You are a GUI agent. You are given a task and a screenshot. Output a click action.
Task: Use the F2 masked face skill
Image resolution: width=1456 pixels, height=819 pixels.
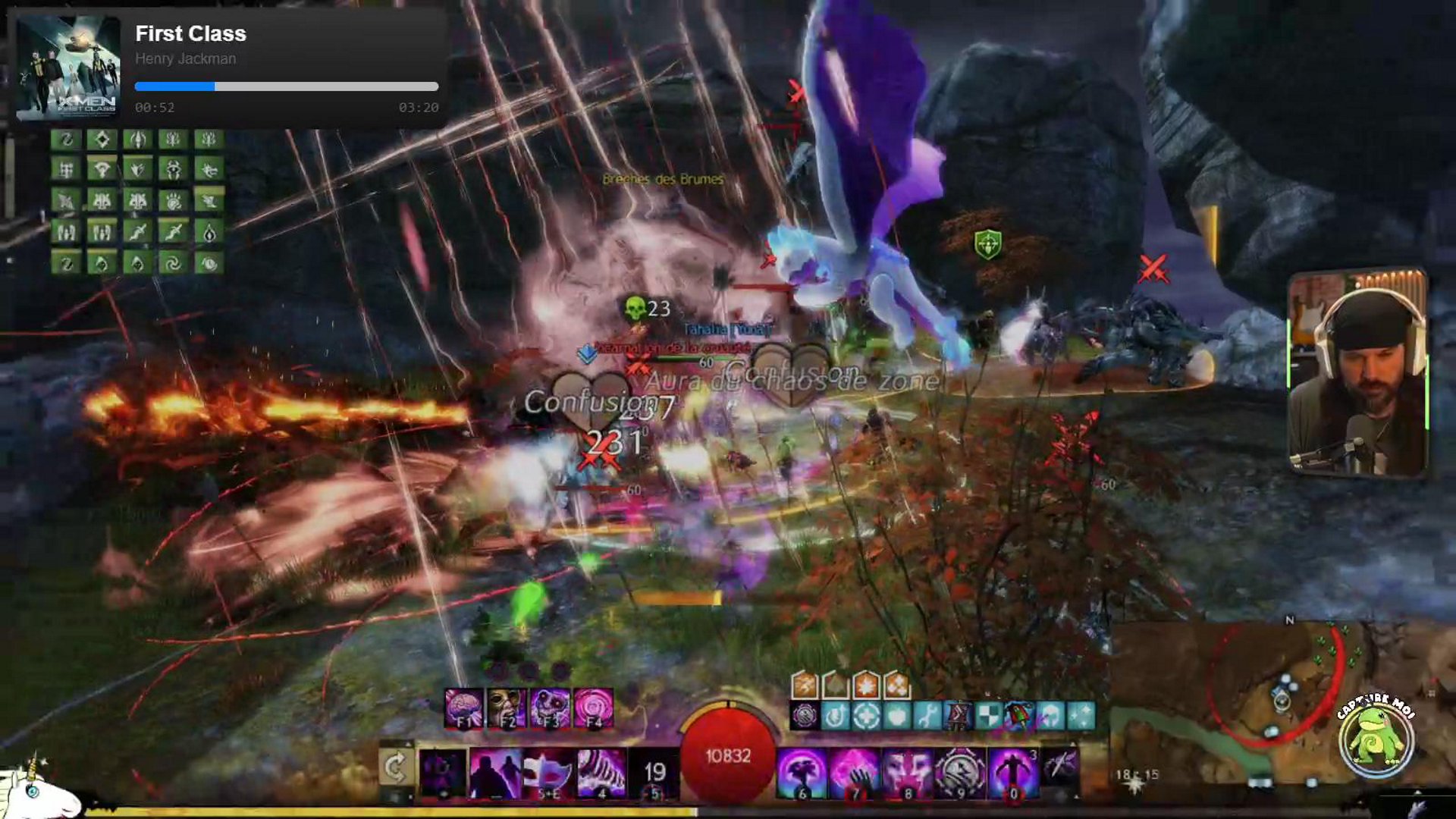(x=507, y=708)
